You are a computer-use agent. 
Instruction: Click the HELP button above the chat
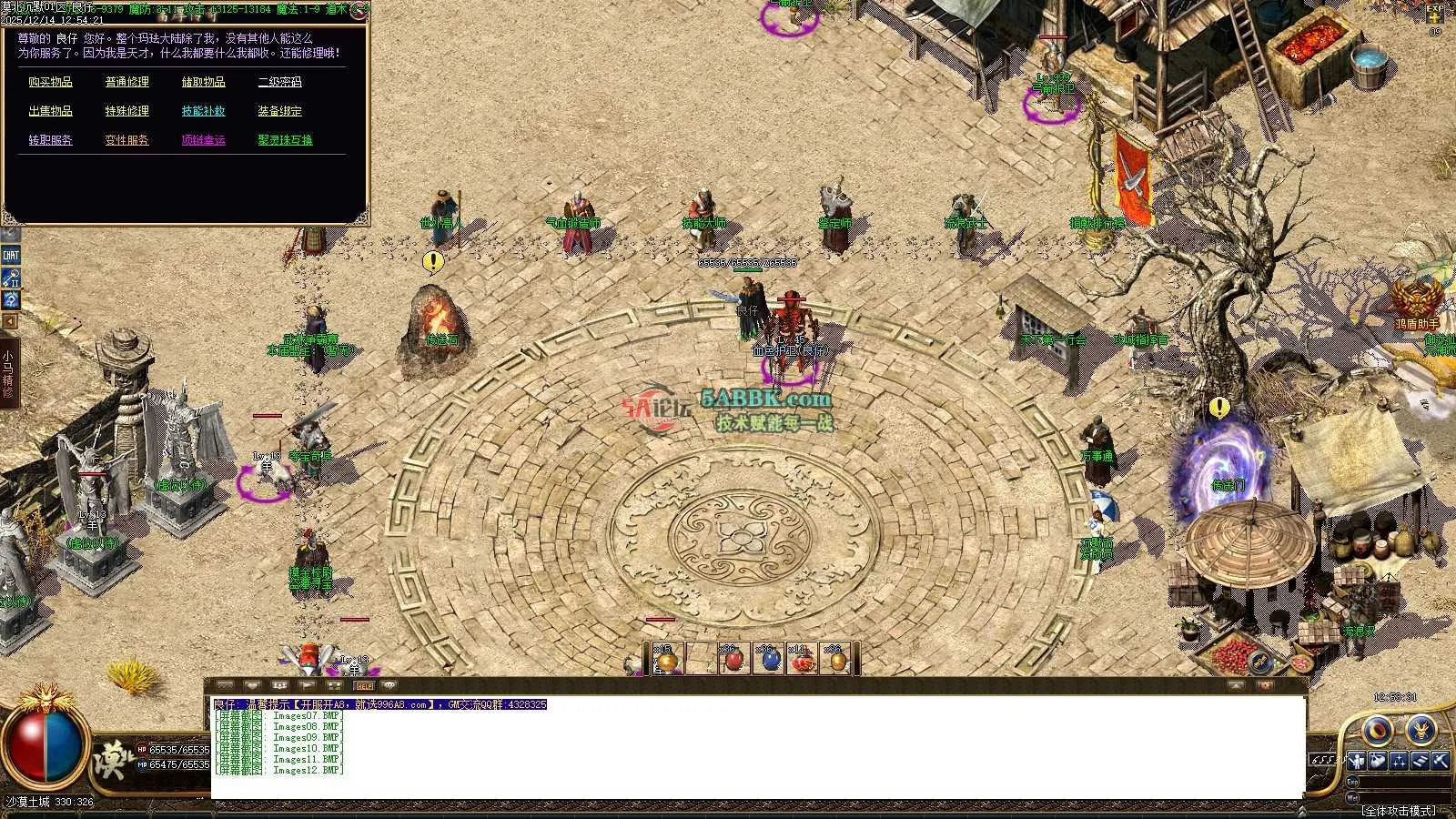[364, 685]
